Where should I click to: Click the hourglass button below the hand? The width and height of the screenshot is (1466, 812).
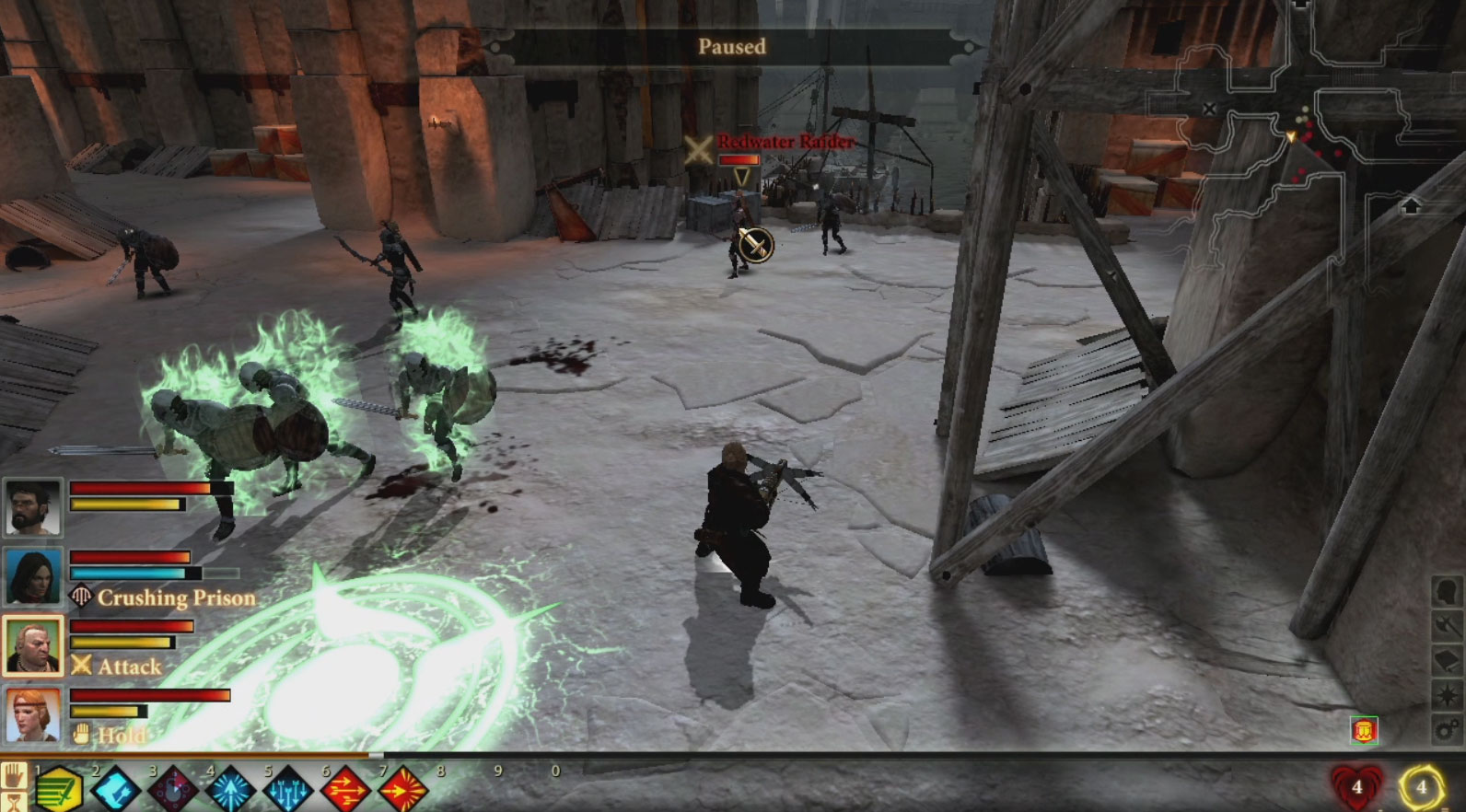(13, 802)
